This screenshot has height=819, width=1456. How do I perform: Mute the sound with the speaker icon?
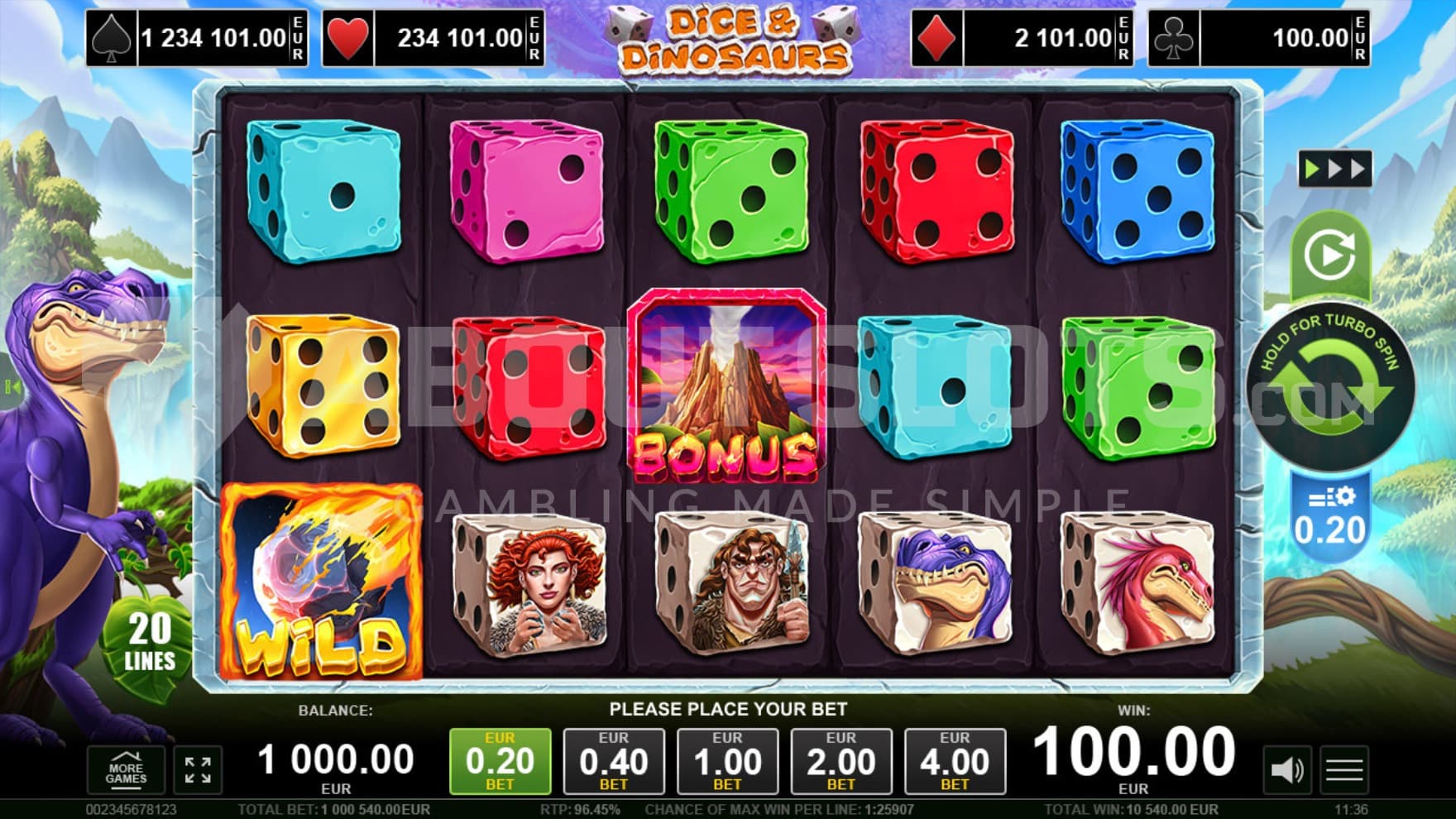[1286, 770]
